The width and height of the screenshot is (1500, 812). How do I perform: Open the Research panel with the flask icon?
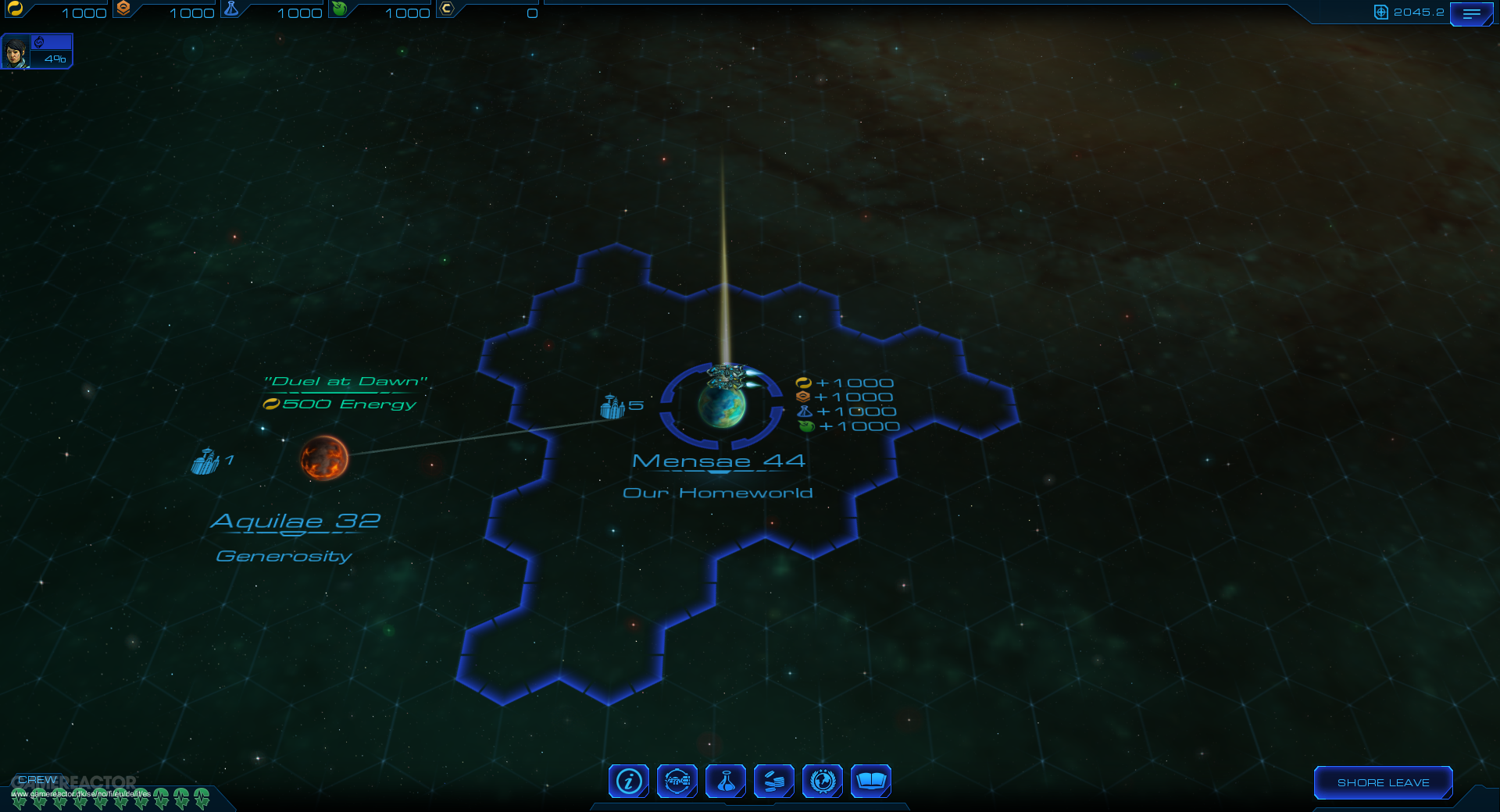(726, 781)
